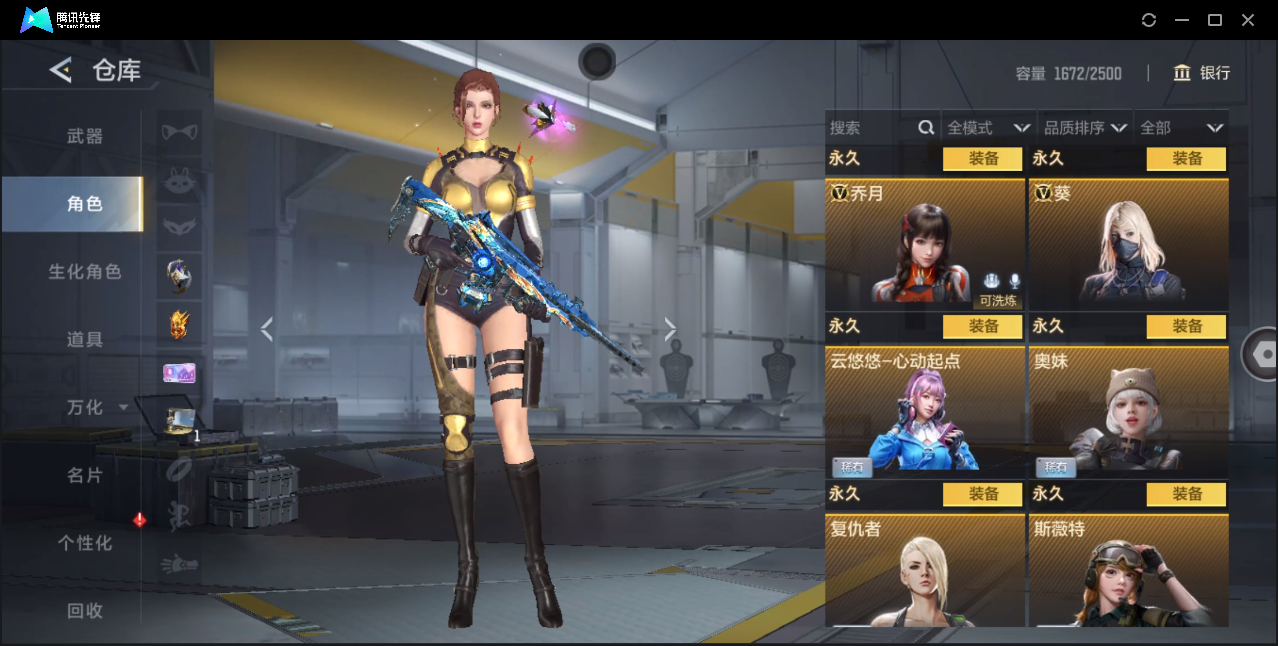Open the 生化角色 category tab
Image resolution: width=1278 pixels, height=646 pixels.
(85, 272)
